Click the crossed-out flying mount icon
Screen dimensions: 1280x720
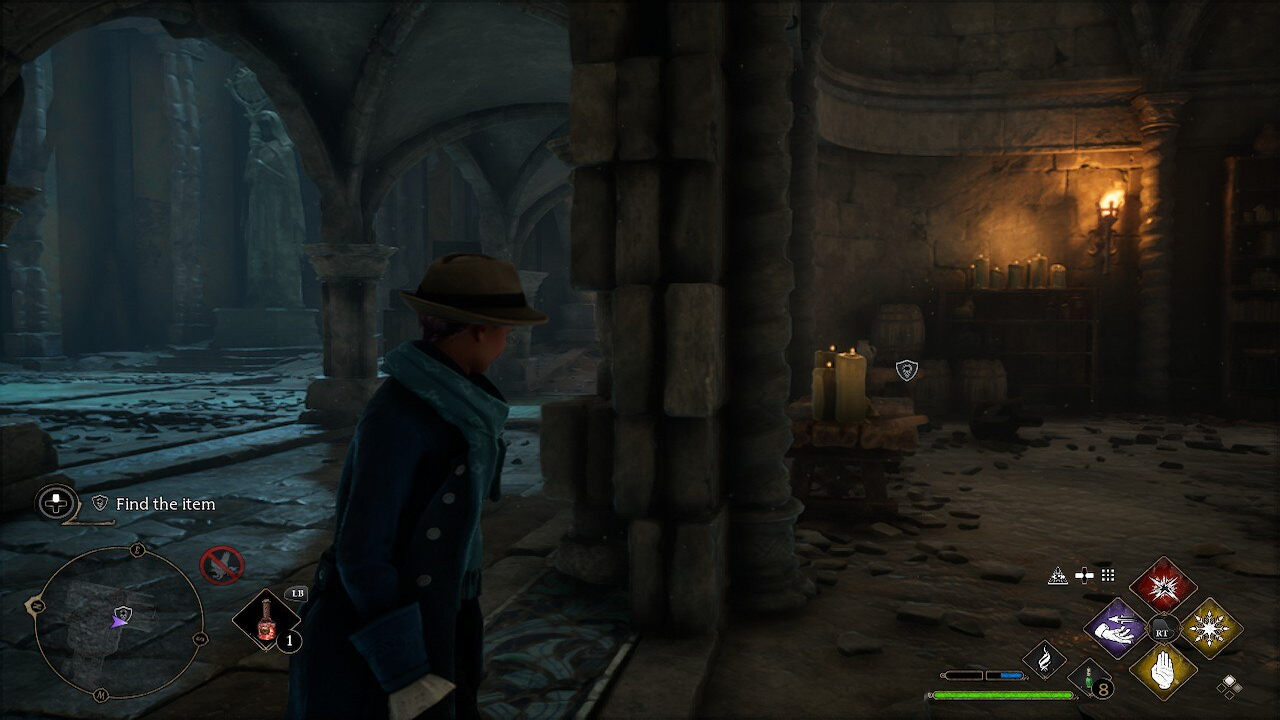tap(221, 565)
